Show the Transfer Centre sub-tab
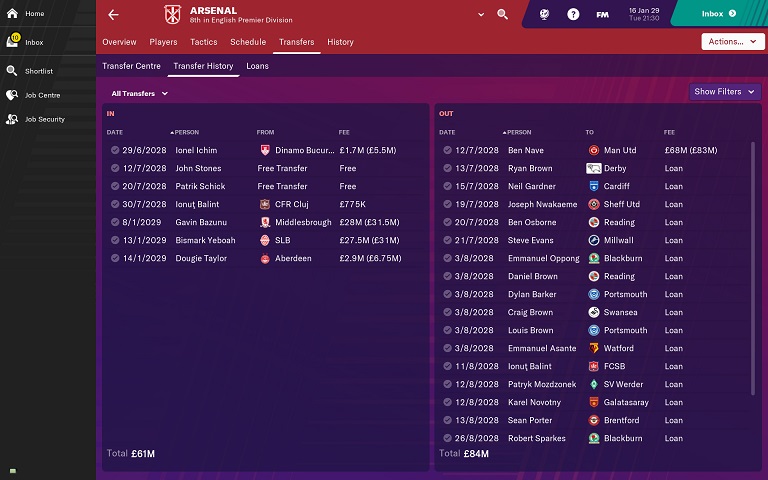This screenshot has width=768, height=480. point(132,66)
